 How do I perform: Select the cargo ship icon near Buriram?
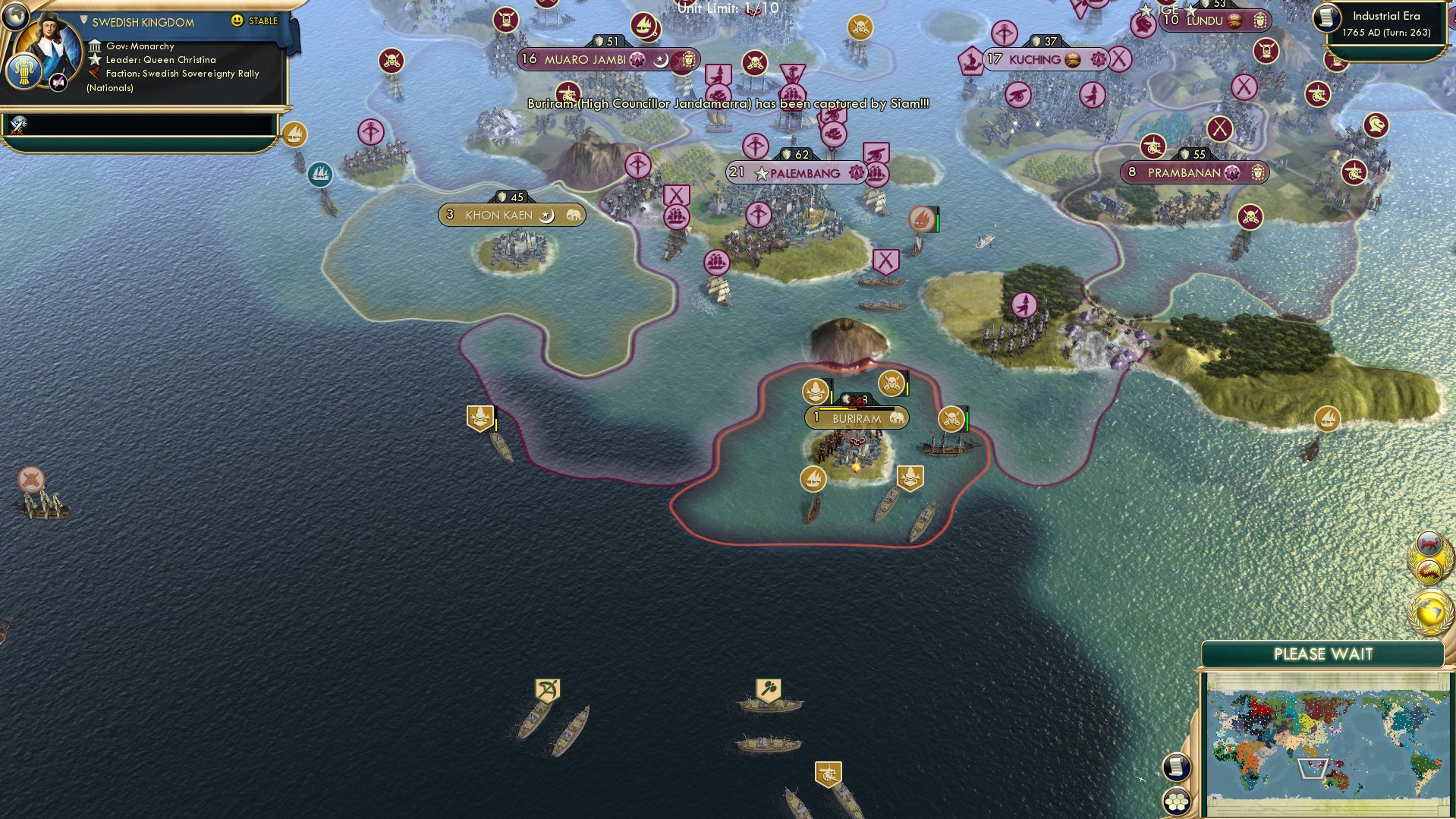[813, 480]
